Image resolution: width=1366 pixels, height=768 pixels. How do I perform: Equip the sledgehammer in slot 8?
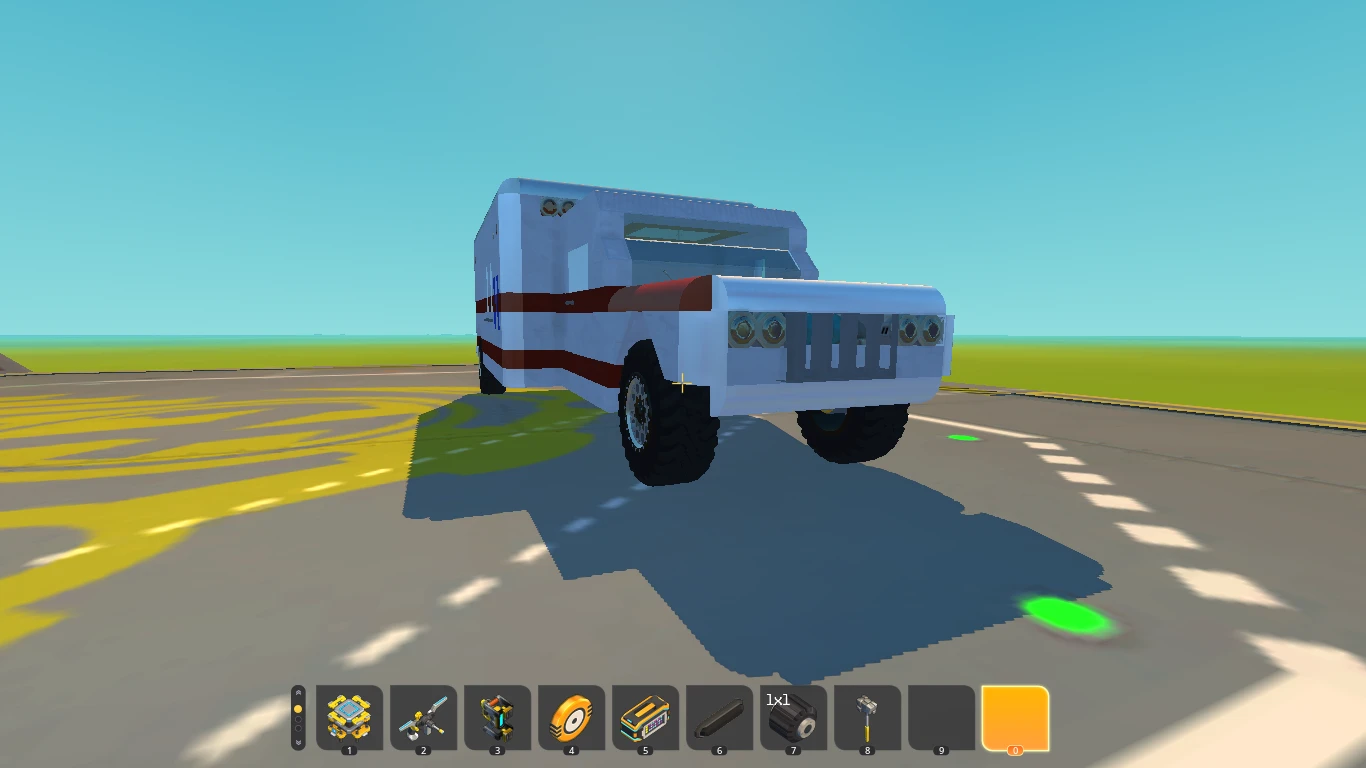[866, 718]
